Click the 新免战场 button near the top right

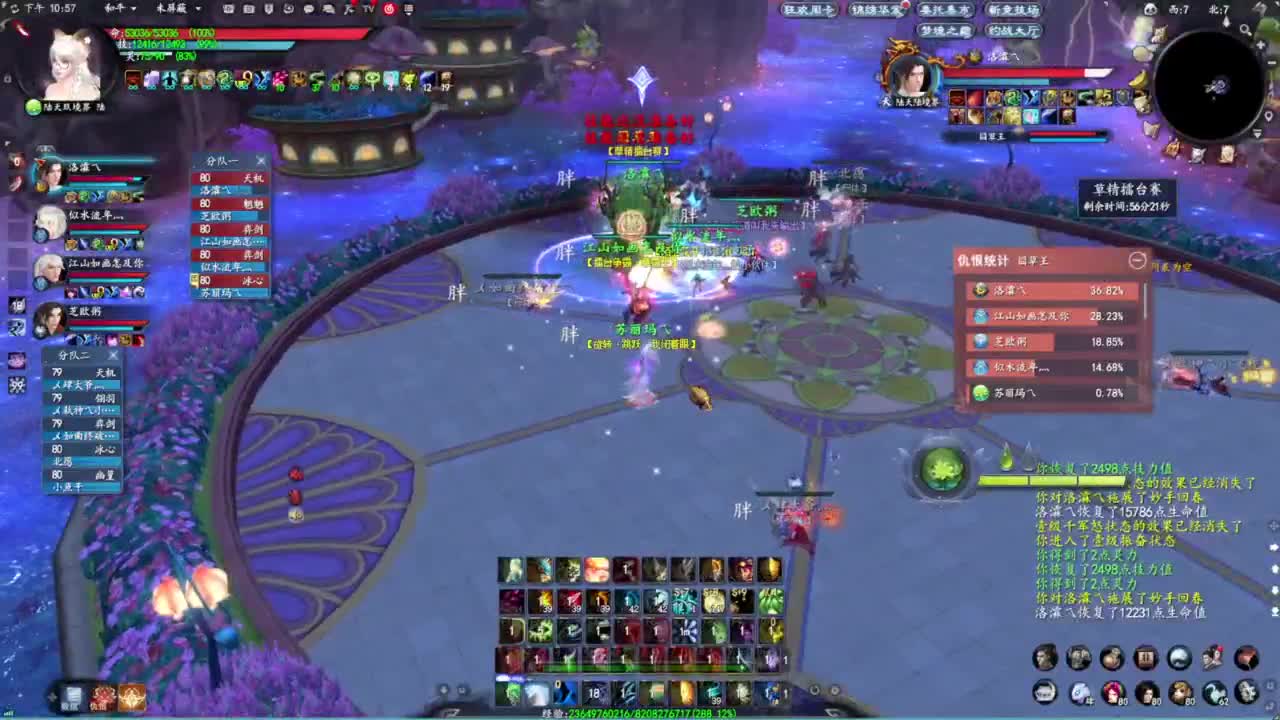(1013, 8)
